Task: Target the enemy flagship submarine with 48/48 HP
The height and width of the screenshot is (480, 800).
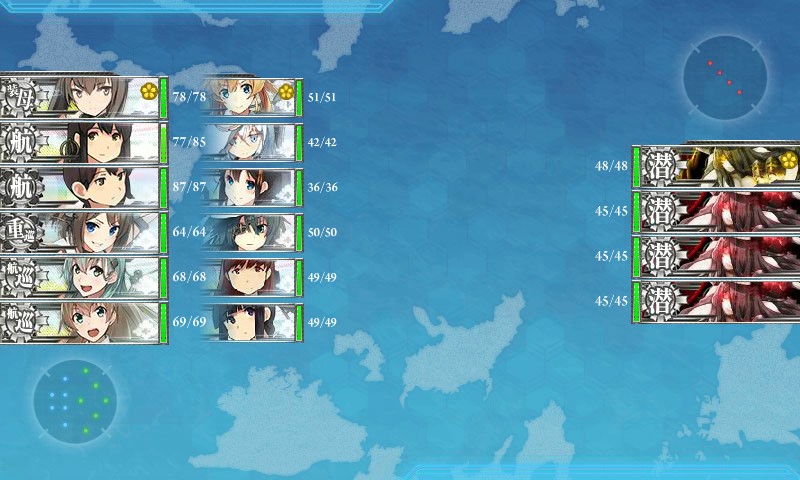Action: coord(715,165)
